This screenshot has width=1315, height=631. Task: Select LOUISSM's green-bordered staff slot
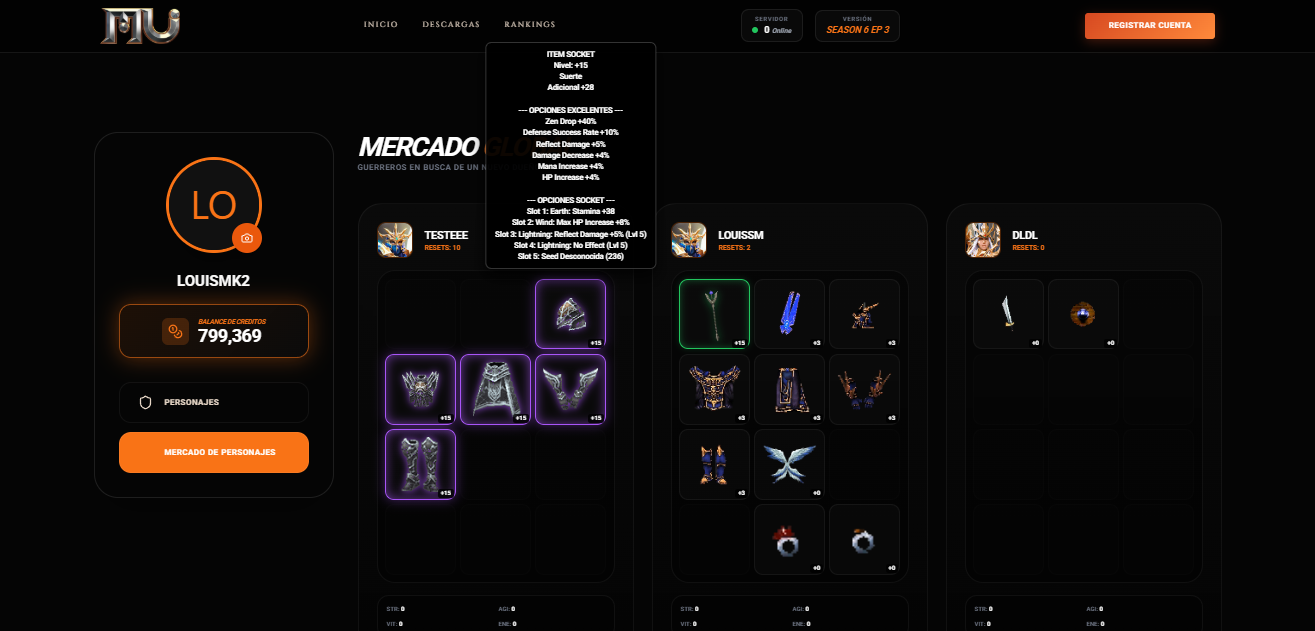click(x=714, y=314)
